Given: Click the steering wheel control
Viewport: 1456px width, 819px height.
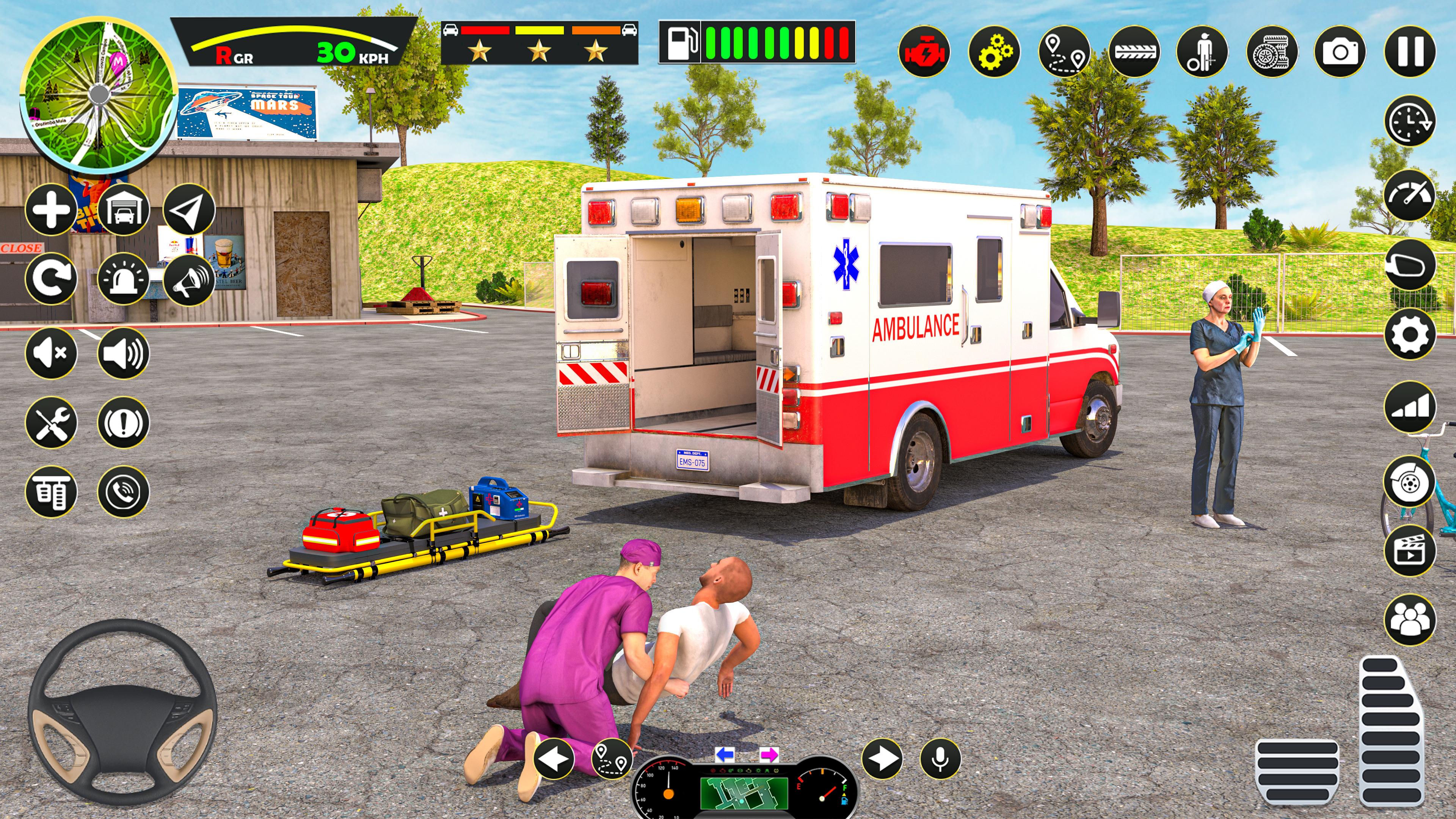Looking at the screenshot, I should click(122, 712).
